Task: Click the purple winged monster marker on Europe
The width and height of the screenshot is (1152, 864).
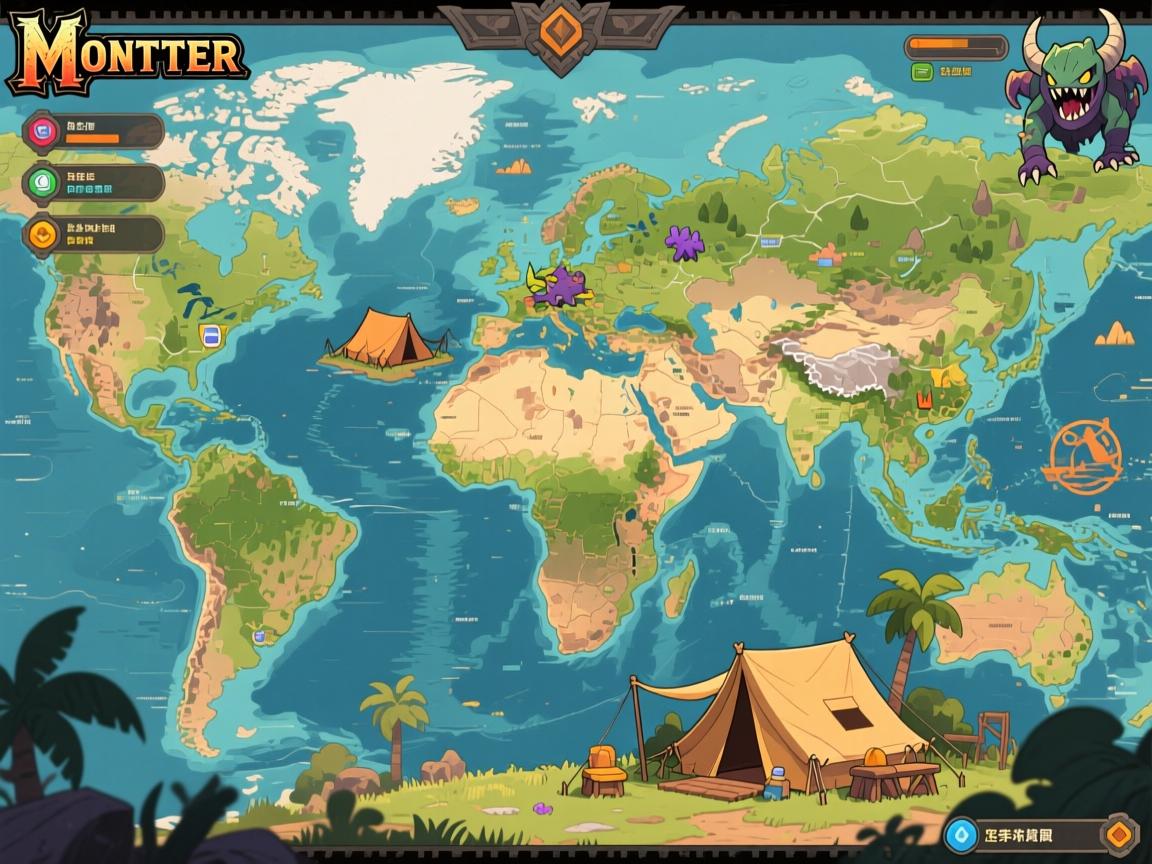Action: 560,286
